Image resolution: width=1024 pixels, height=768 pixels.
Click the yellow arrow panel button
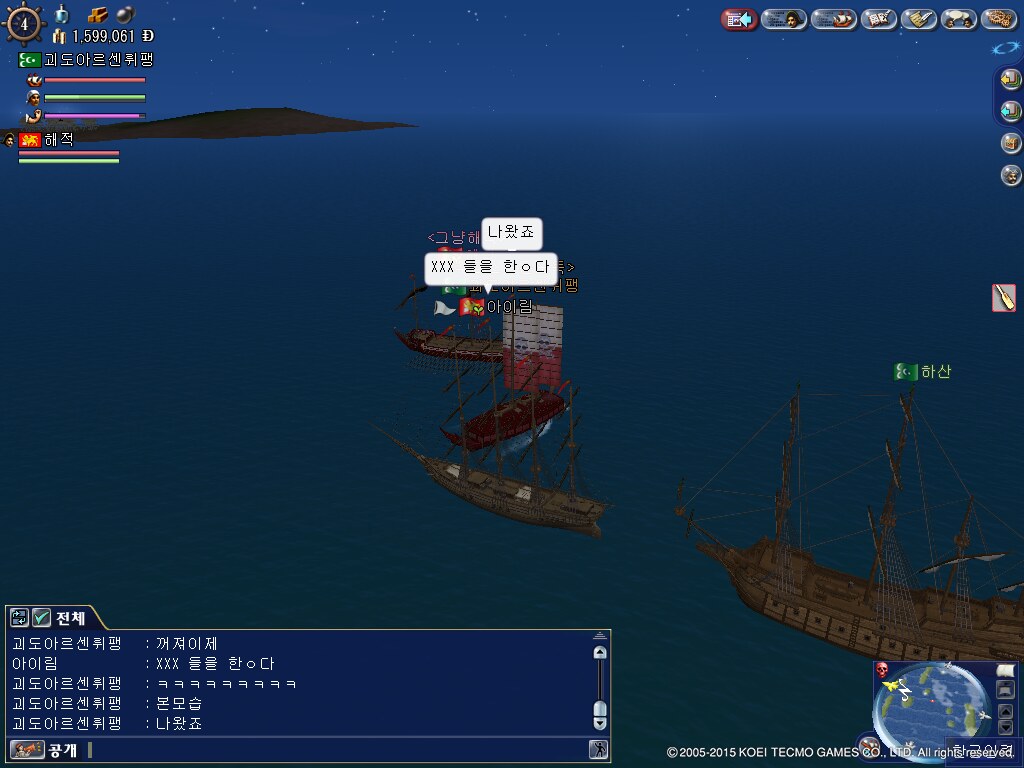coord(1010,80)
